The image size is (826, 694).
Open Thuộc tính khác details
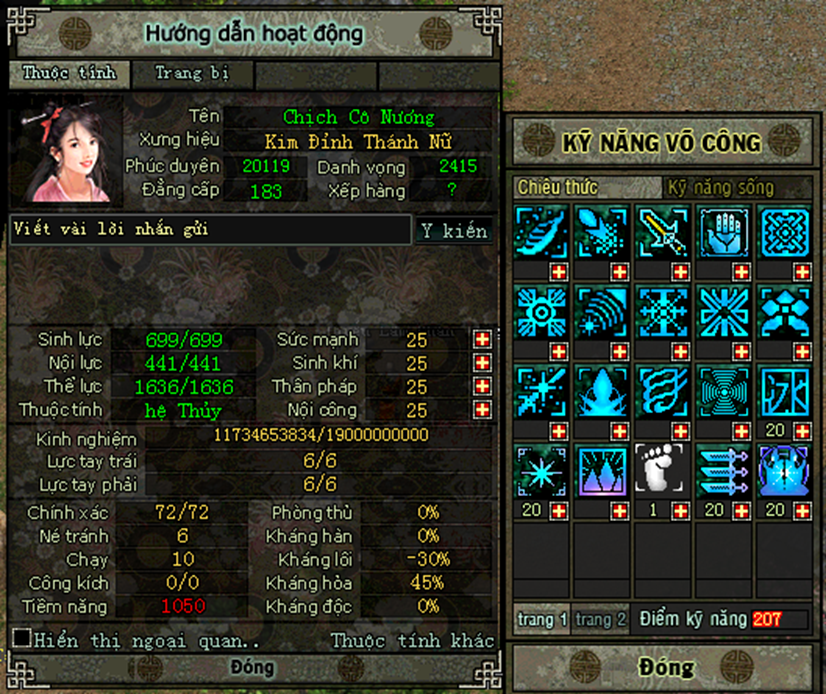[412, 640]
